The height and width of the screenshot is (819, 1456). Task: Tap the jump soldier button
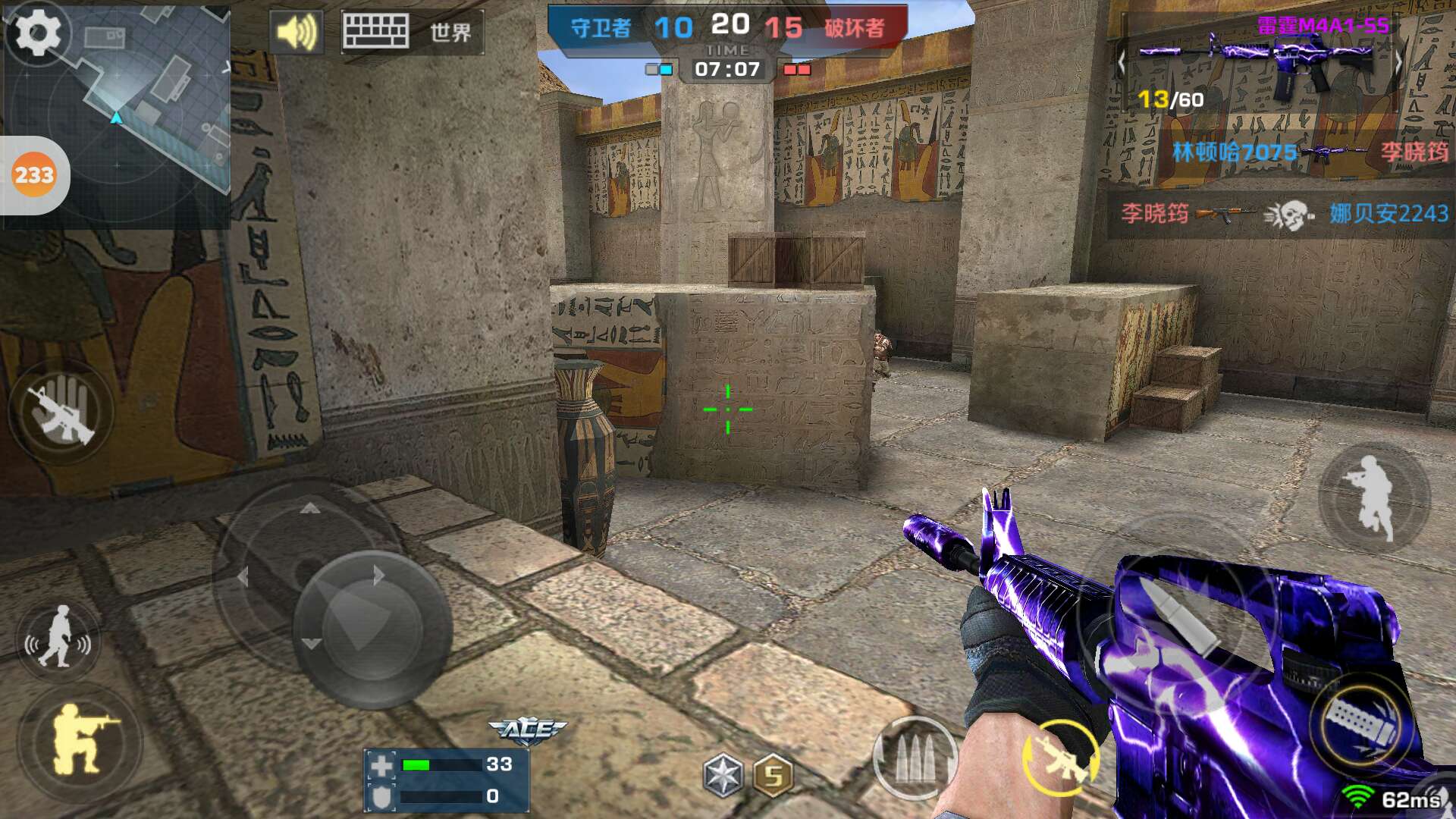(1373, 497)
